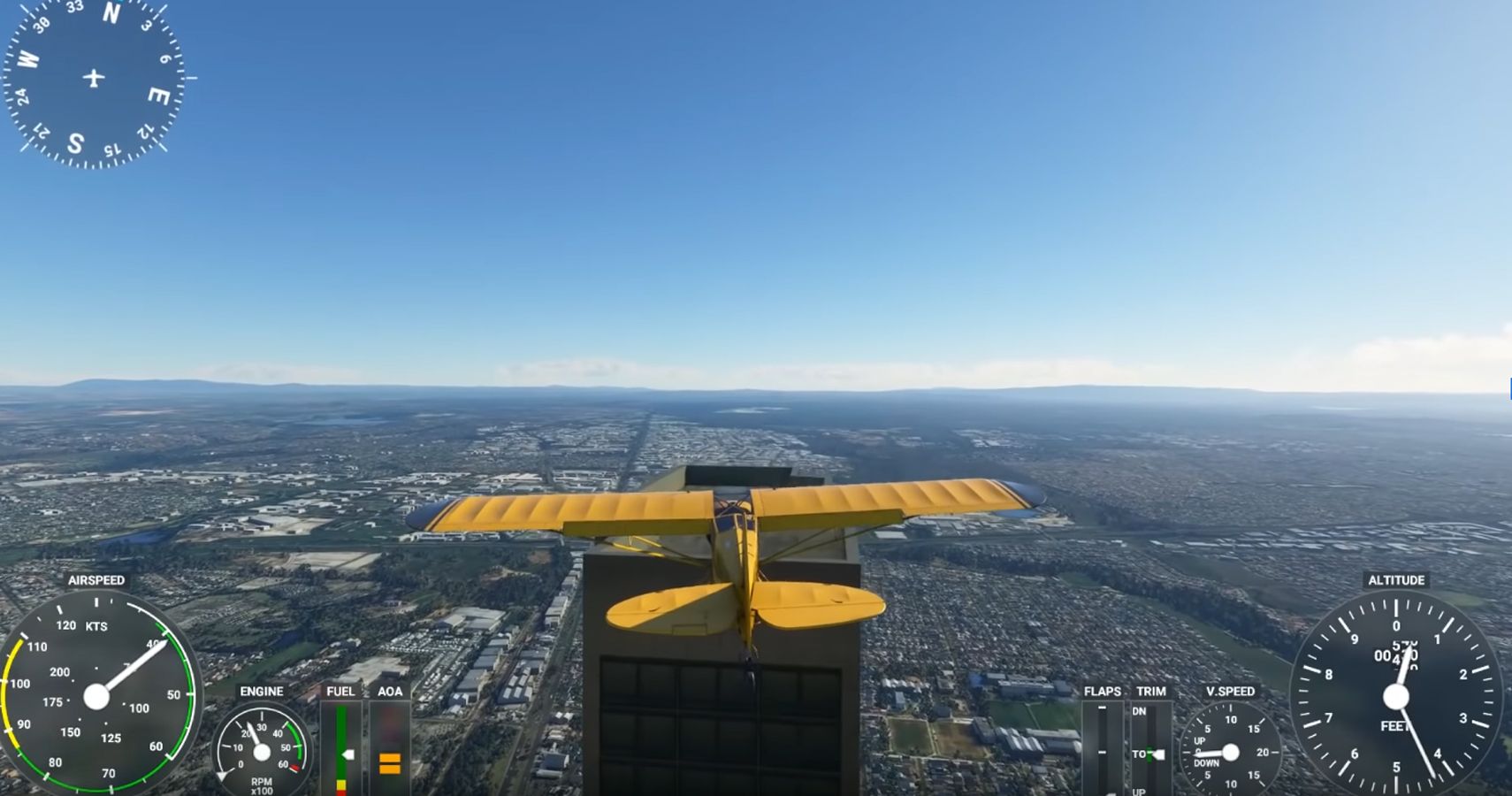The height and width of the screenshot is (796, 1512).
Task: Expand the ENGINE panel header
Action: [x=261, y=692]
